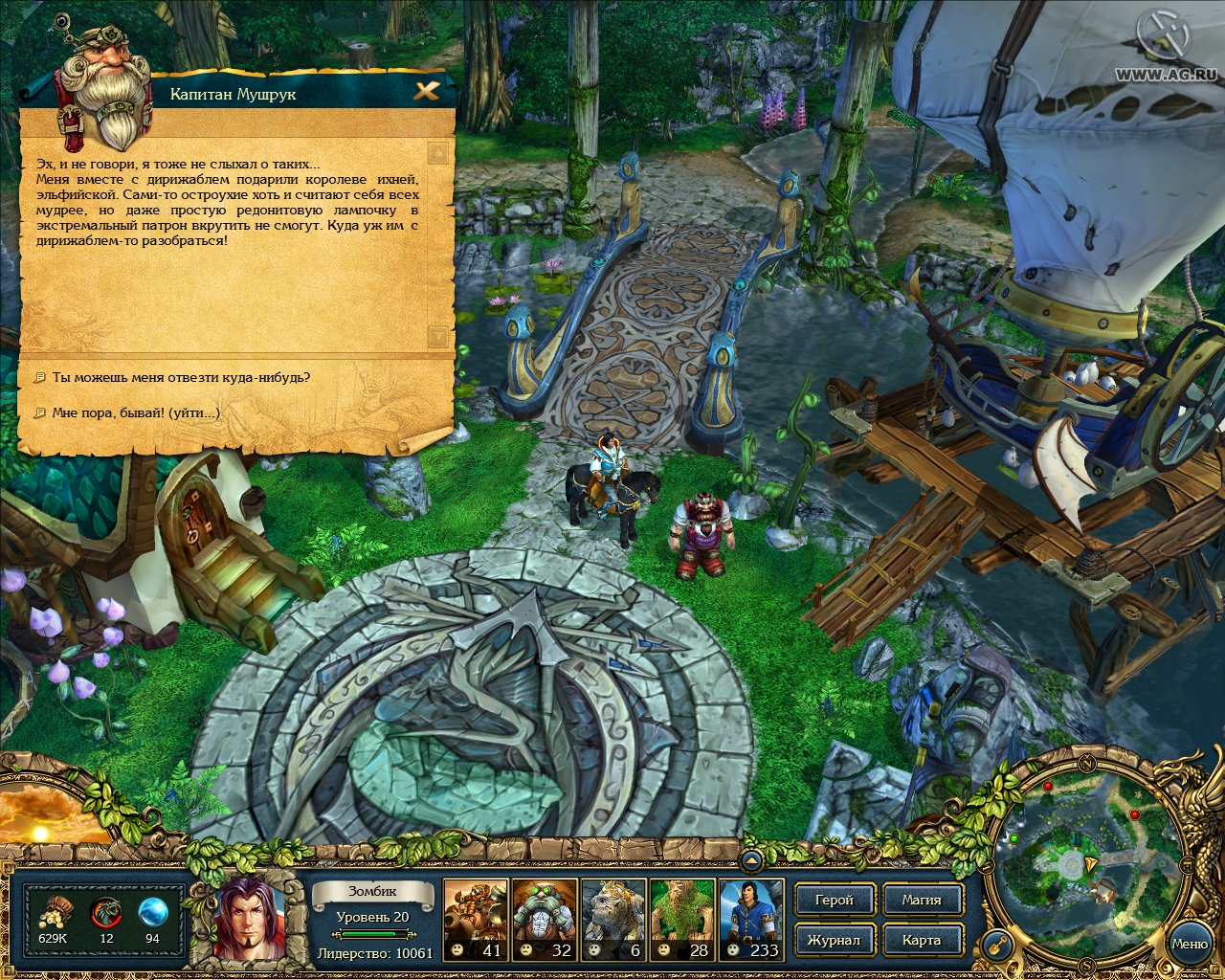Select the dwarf cannoneer troop slot with 41
This screenshot has width=1225, height=980.
[476, 919]
